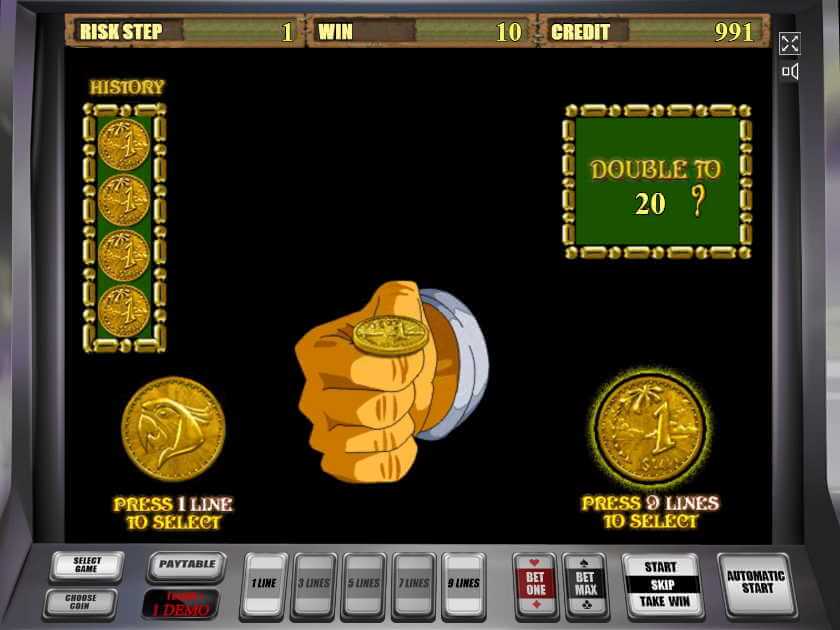Select the 5 Lines button
This screenshot has height=630, width=840.
pyautogui.click(x=365, y=584)
